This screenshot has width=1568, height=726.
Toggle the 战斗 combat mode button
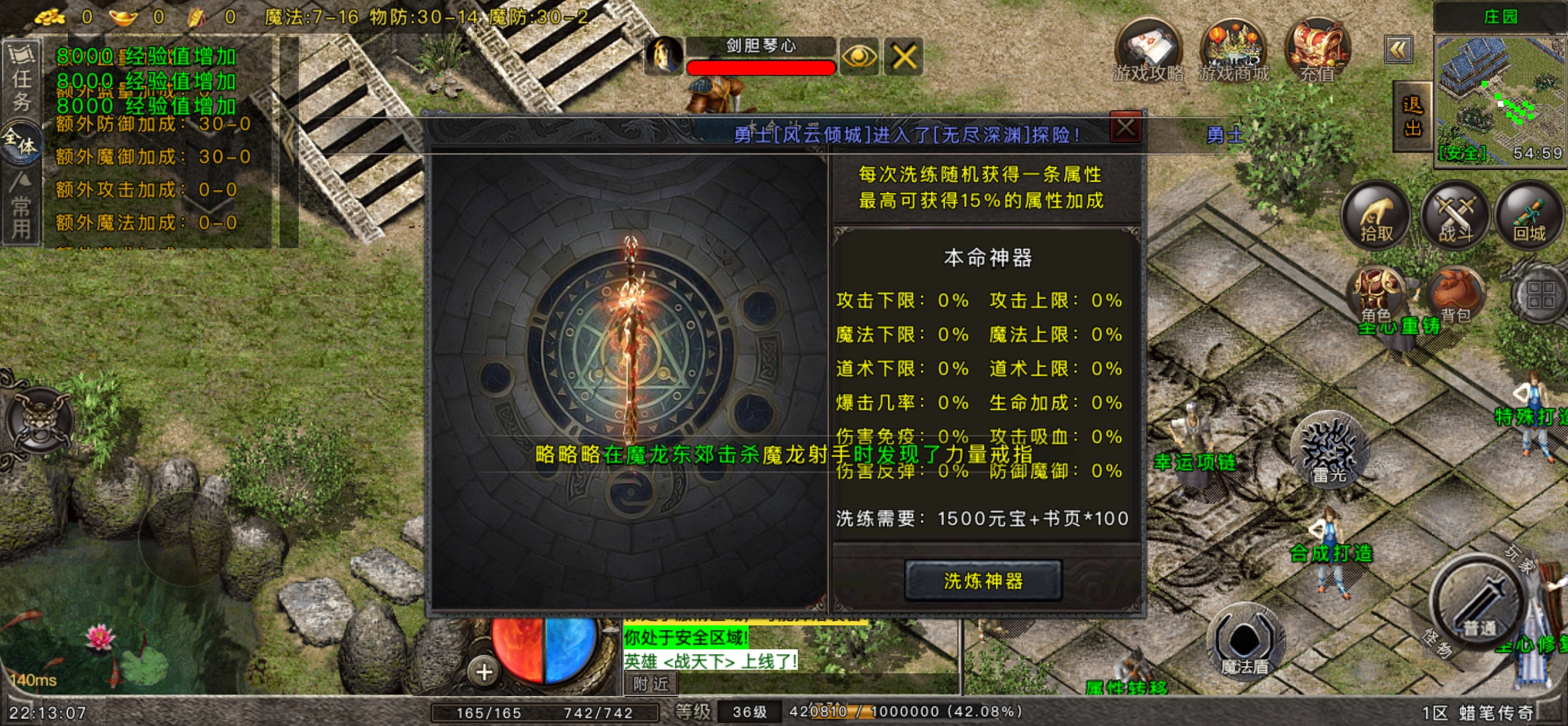pos(1455,216)
